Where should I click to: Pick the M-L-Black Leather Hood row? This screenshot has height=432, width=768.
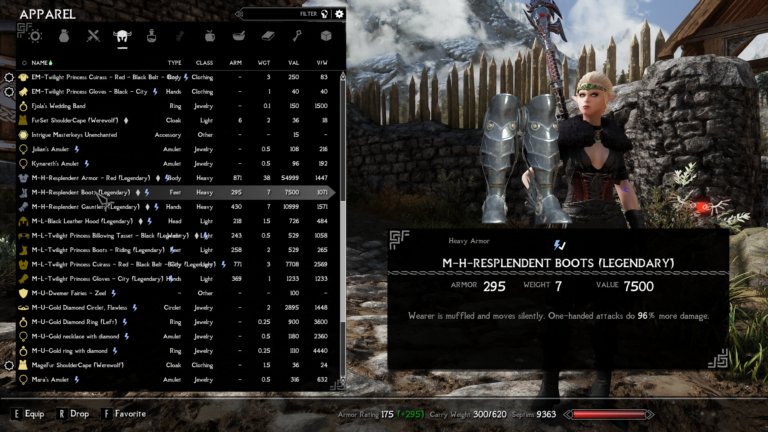[82, 220]
